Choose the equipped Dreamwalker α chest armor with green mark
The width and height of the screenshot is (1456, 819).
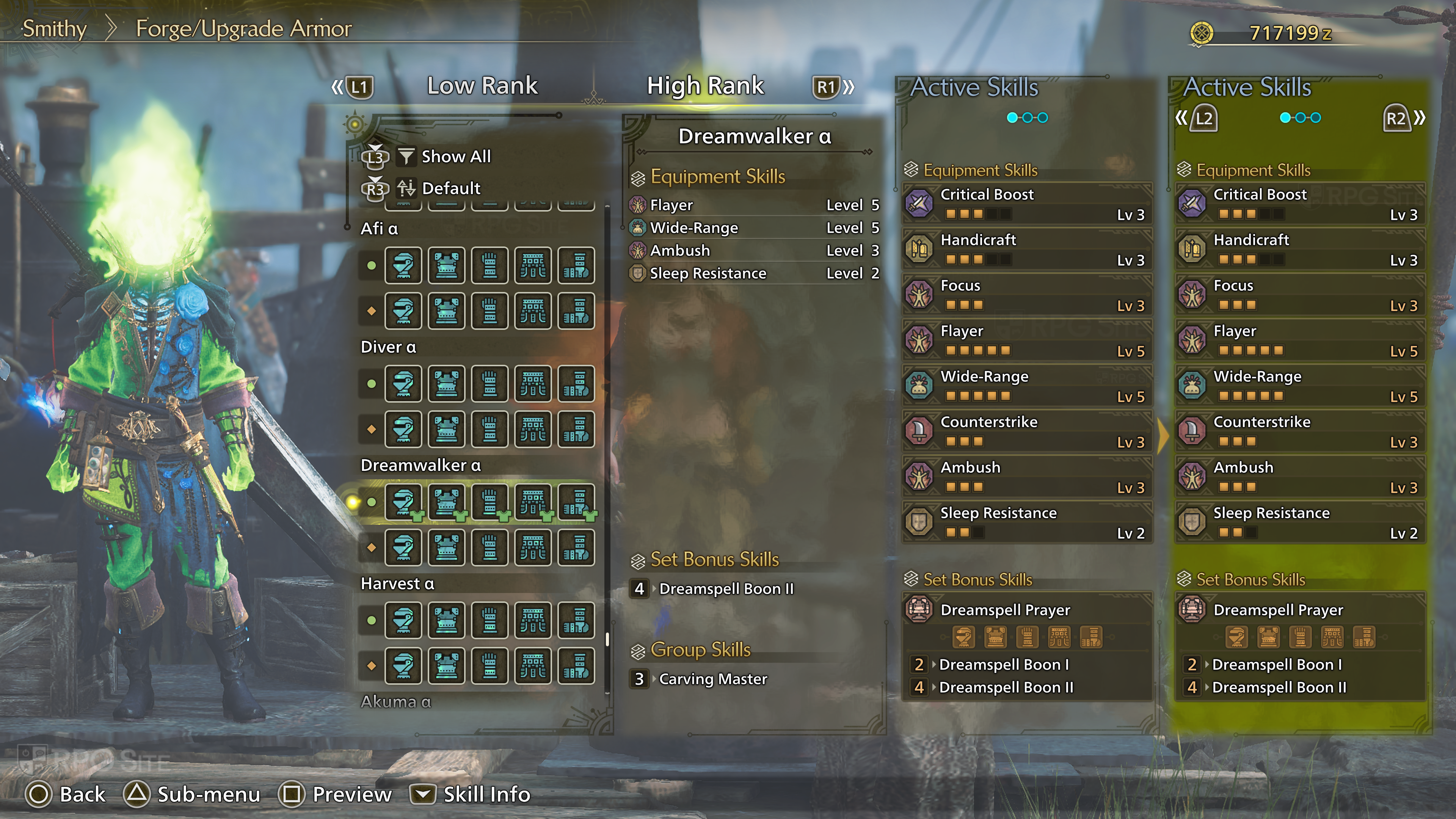point(447,501)
